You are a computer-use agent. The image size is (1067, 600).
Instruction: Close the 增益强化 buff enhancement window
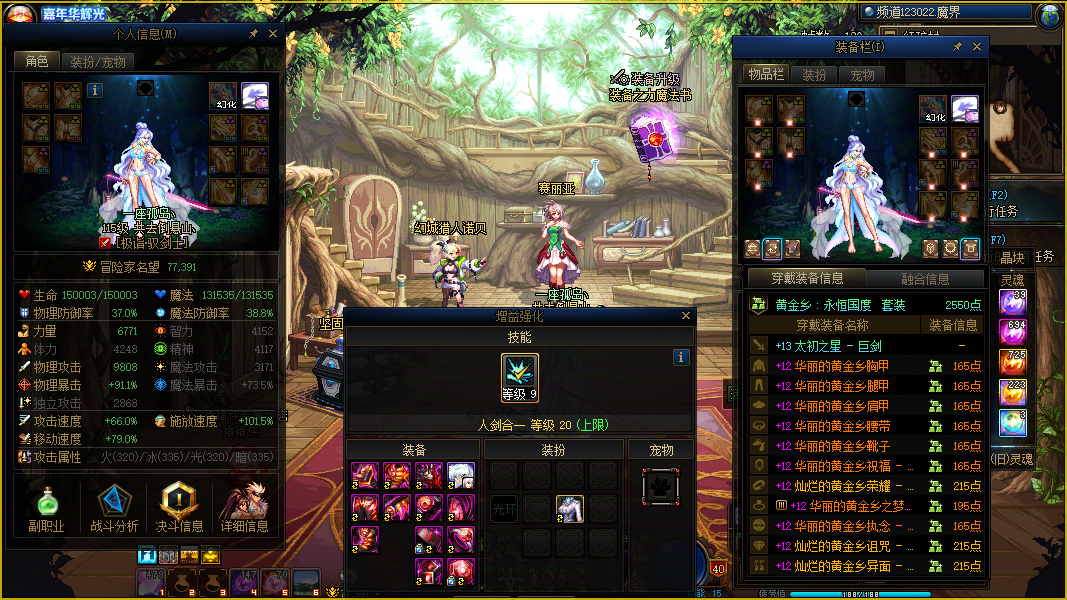[x=686, y=316]
